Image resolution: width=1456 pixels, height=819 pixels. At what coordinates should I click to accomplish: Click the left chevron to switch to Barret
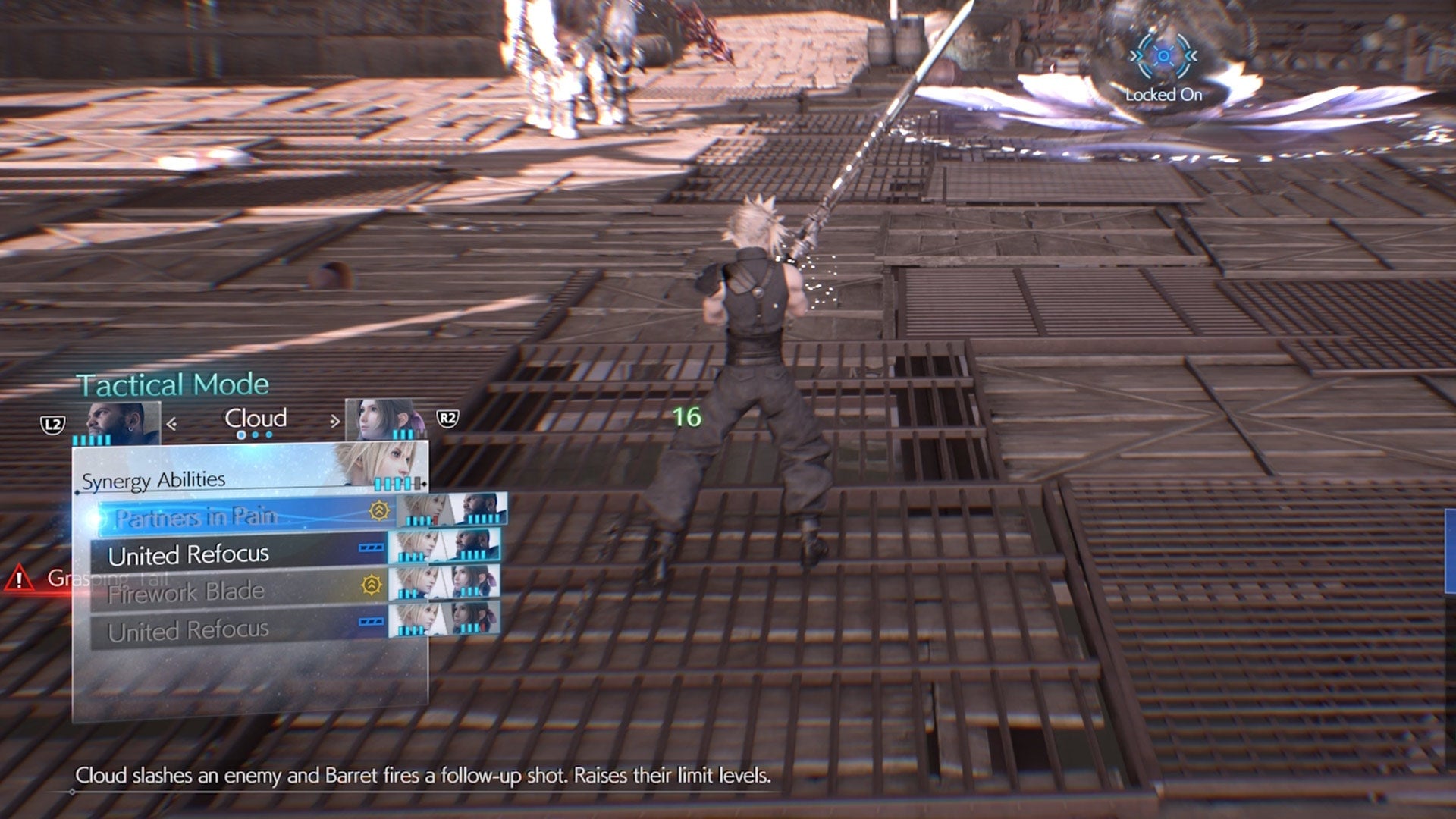click(x=172, y=422)
